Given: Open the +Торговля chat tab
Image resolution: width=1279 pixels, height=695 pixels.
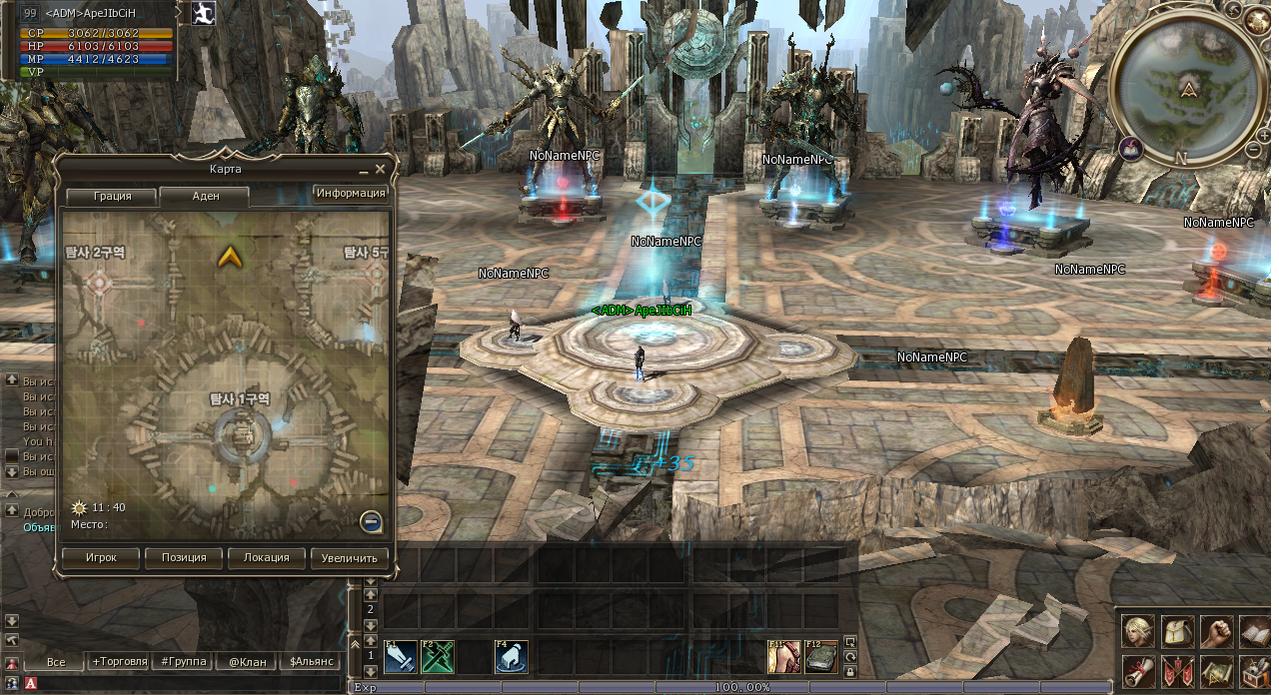Looking at the screenshot, I should tap(120, 662).
